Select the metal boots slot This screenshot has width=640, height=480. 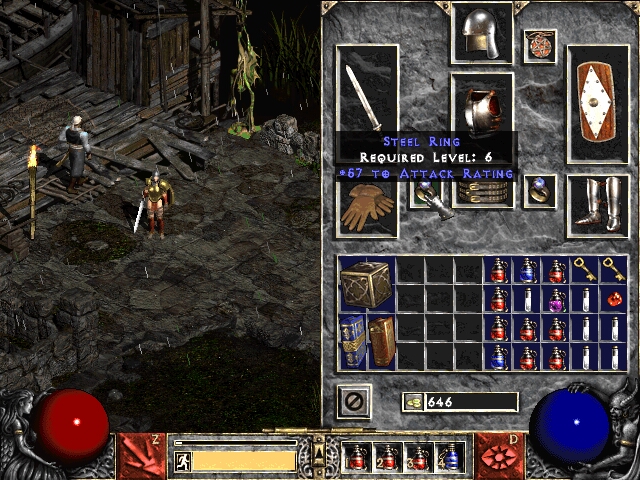pyautogui.click(x=598, y=206)
